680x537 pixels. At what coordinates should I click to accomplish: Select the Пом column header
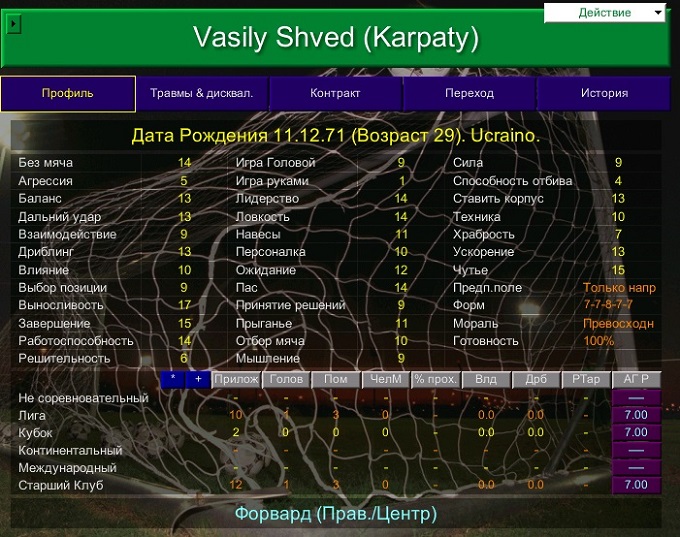pos(335,380)
